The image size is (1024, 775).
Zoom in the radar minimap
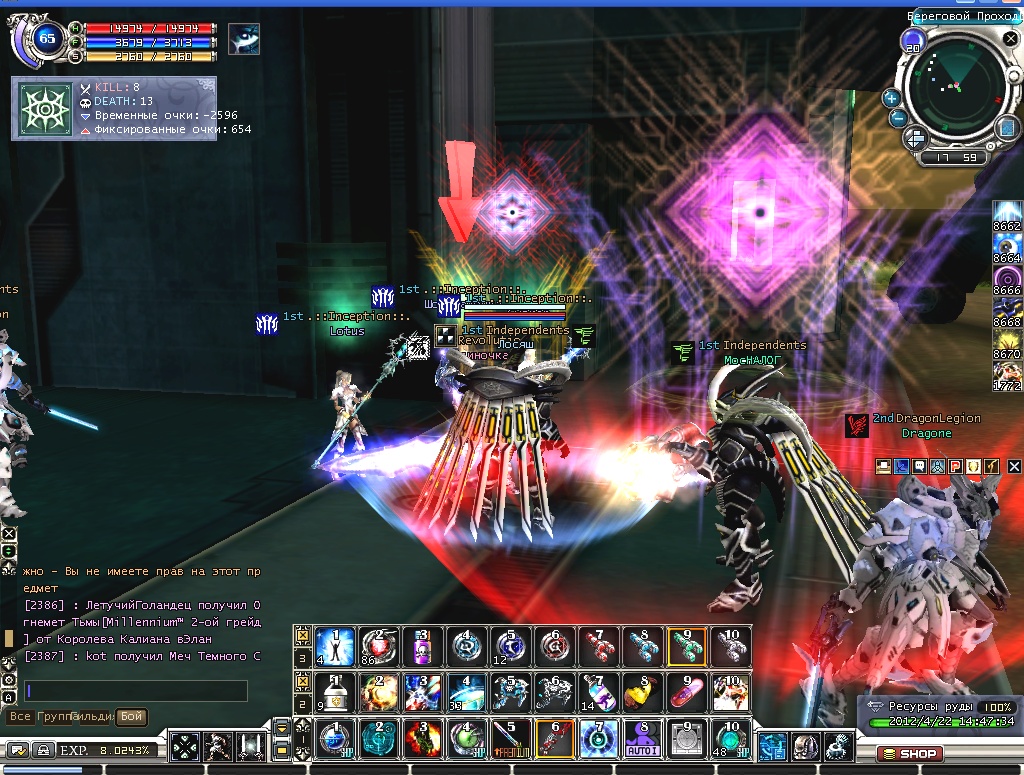click(891, 98)
